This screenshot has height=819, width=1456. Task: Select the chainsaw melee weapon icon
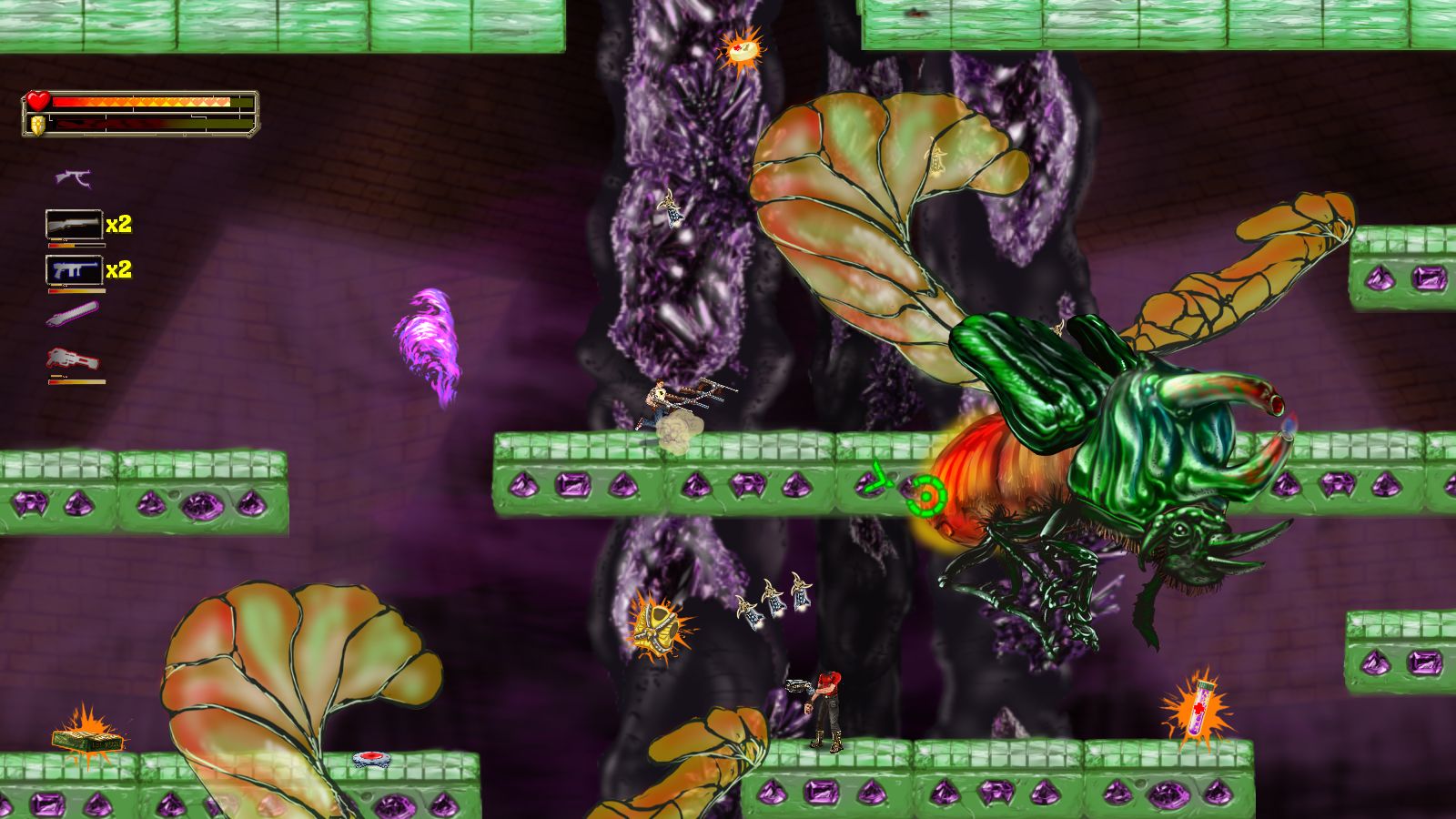[73, 314]
